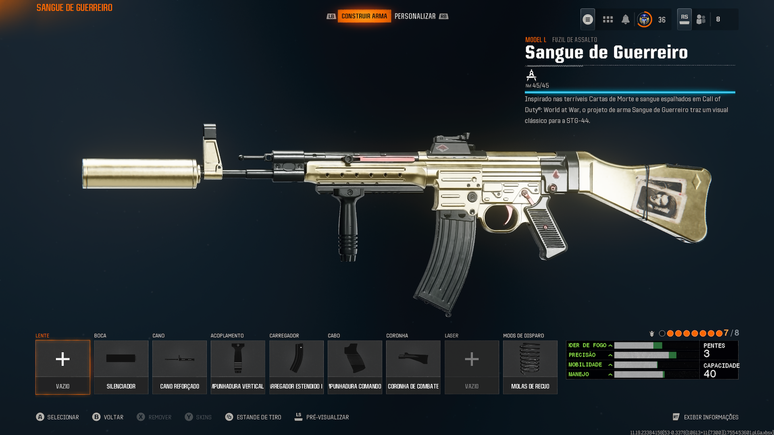Select the Molas de Recuo fire mod slot

click(x=530, y=366)
